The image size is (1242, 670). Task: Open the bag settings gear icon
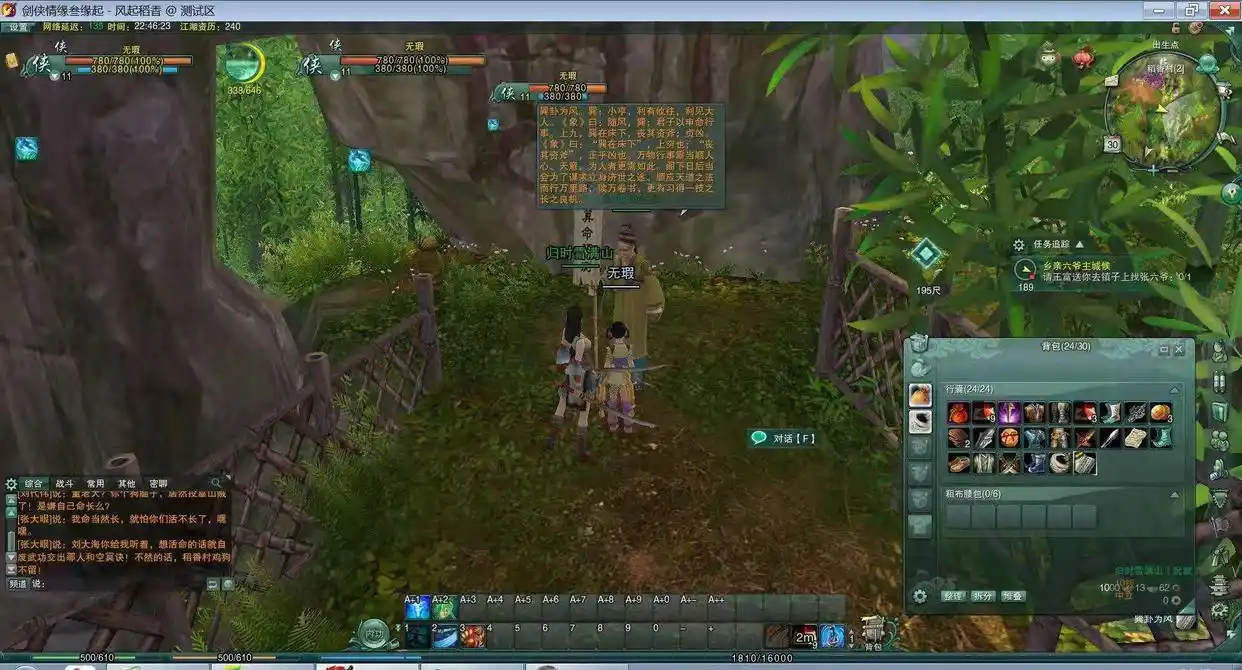920,596
